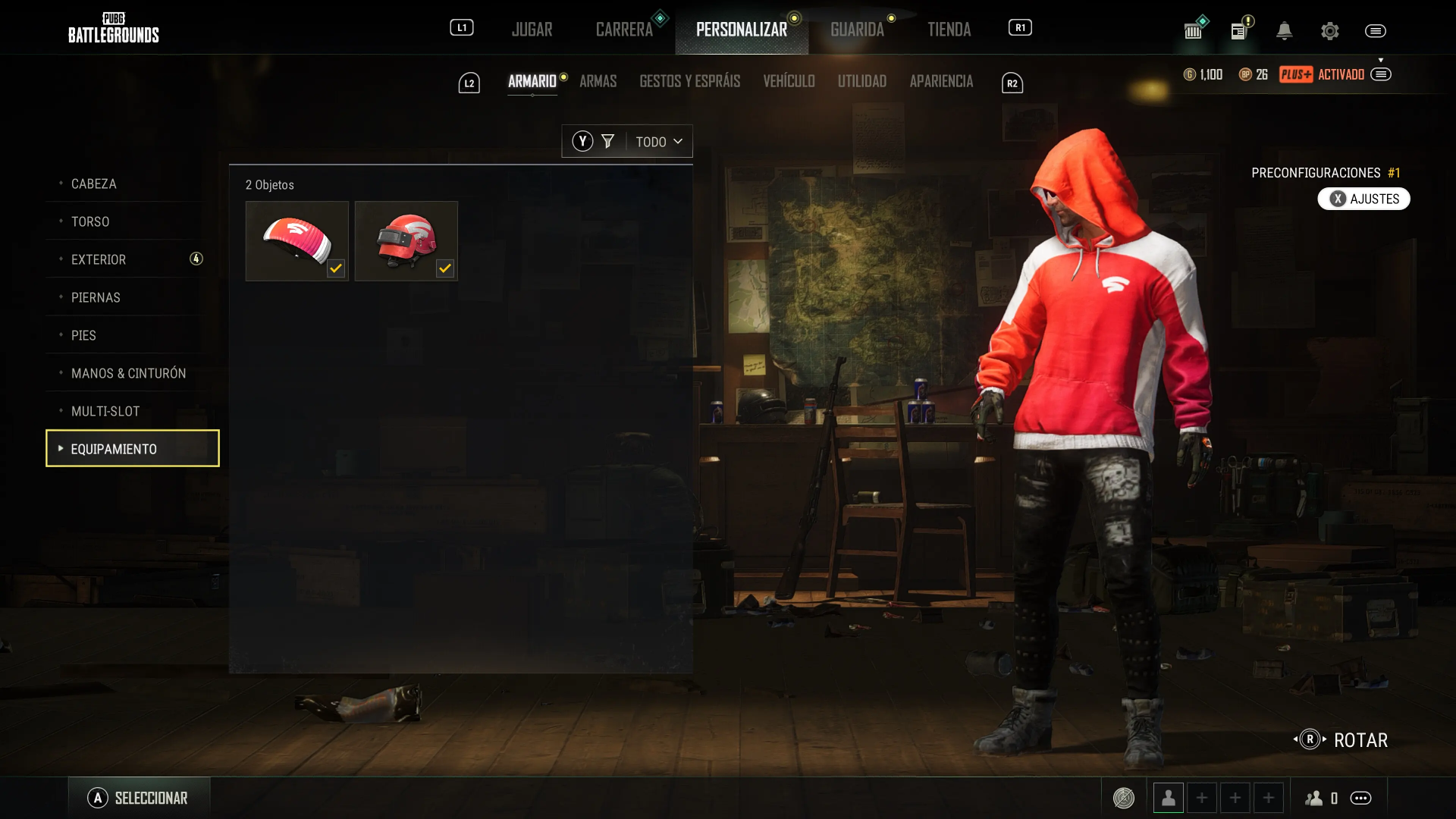Open the gear settings icon
Image resolution: width=1456 pixels, height=819 pixels.
[1329, 31]
